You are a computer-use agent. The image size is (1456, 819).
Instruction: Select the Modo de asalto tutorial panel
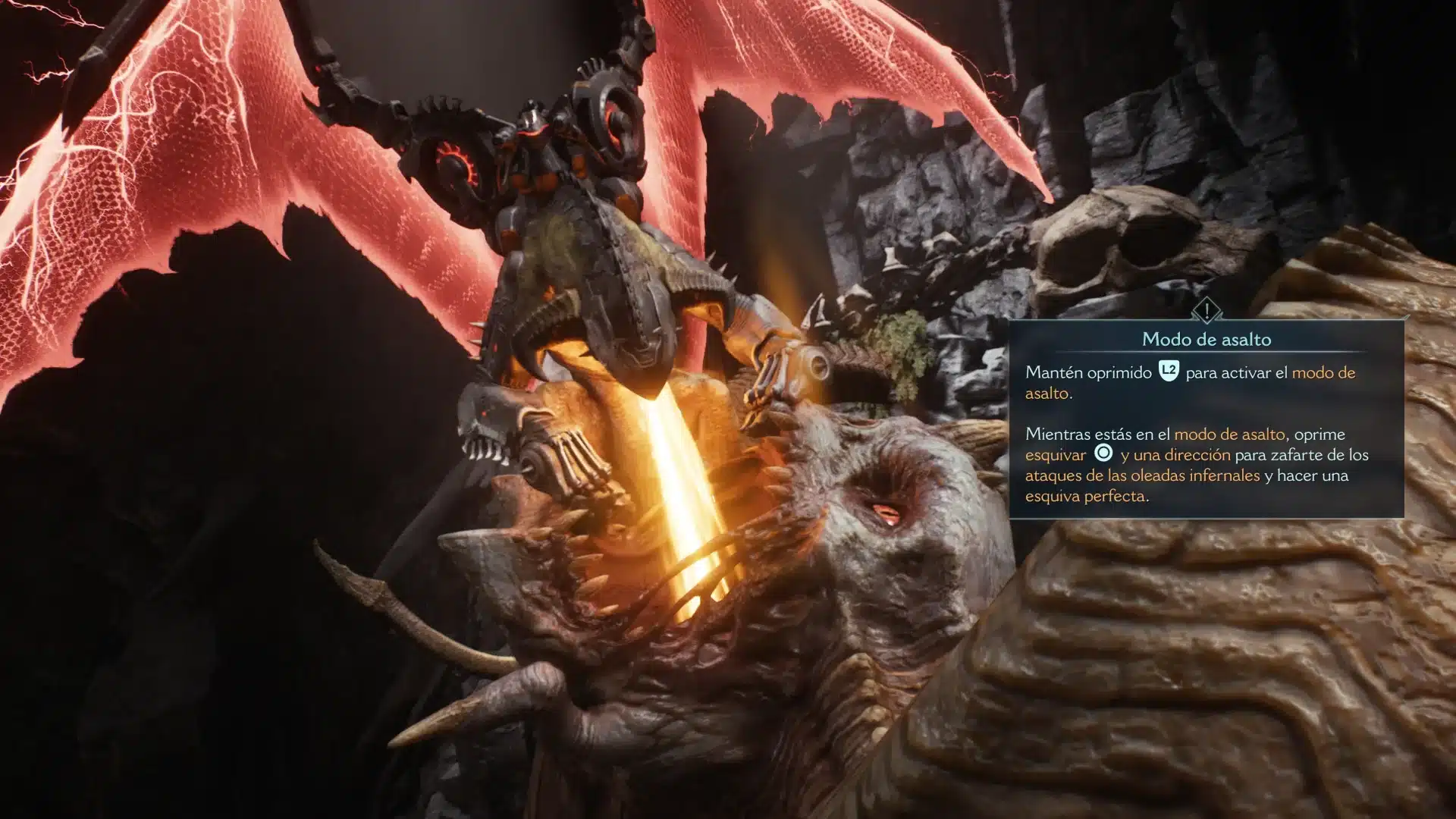tap(1206, 419)
